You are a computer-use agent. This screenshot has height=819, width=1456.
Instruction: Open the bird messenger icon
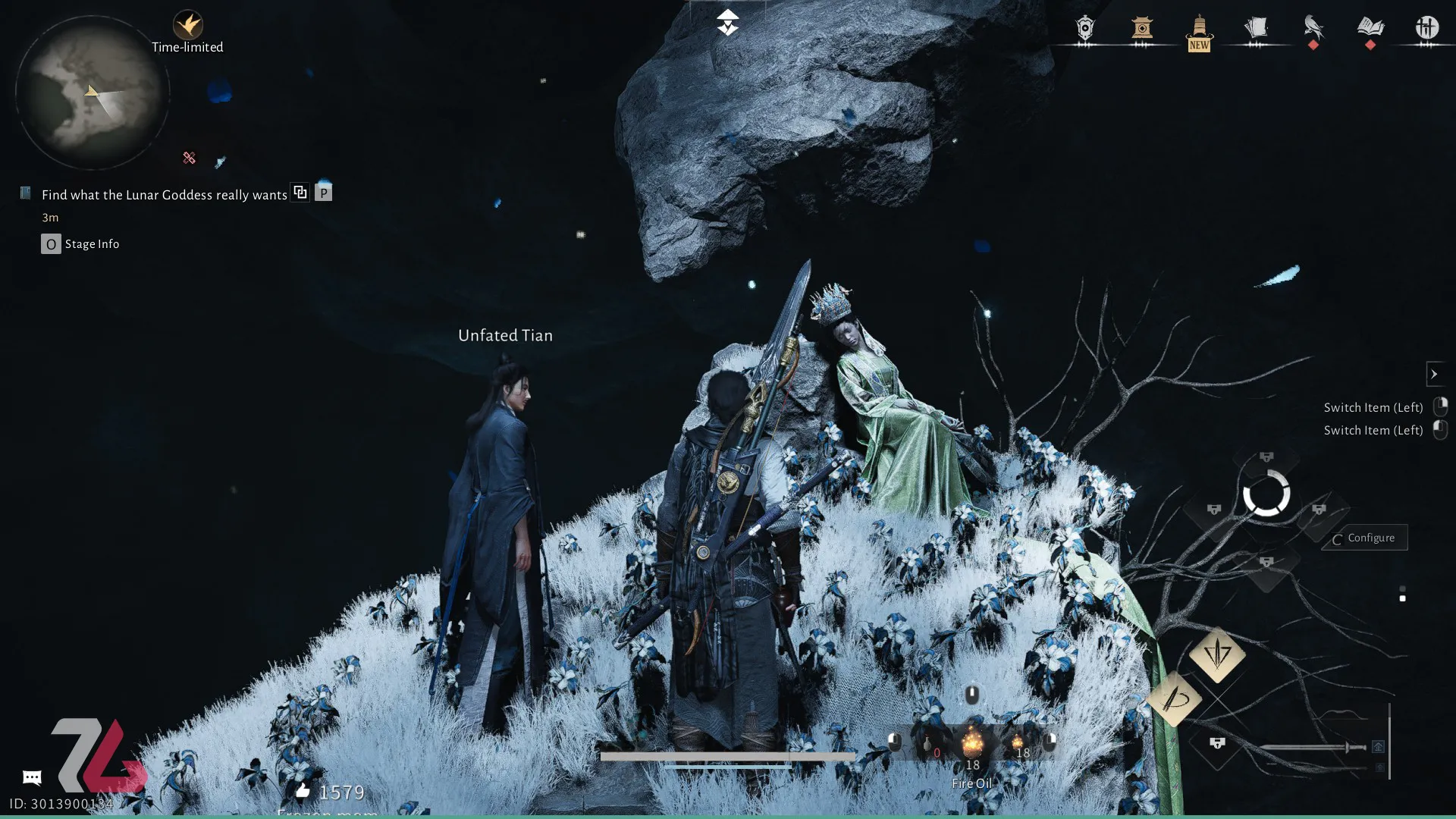point(1313,29)
